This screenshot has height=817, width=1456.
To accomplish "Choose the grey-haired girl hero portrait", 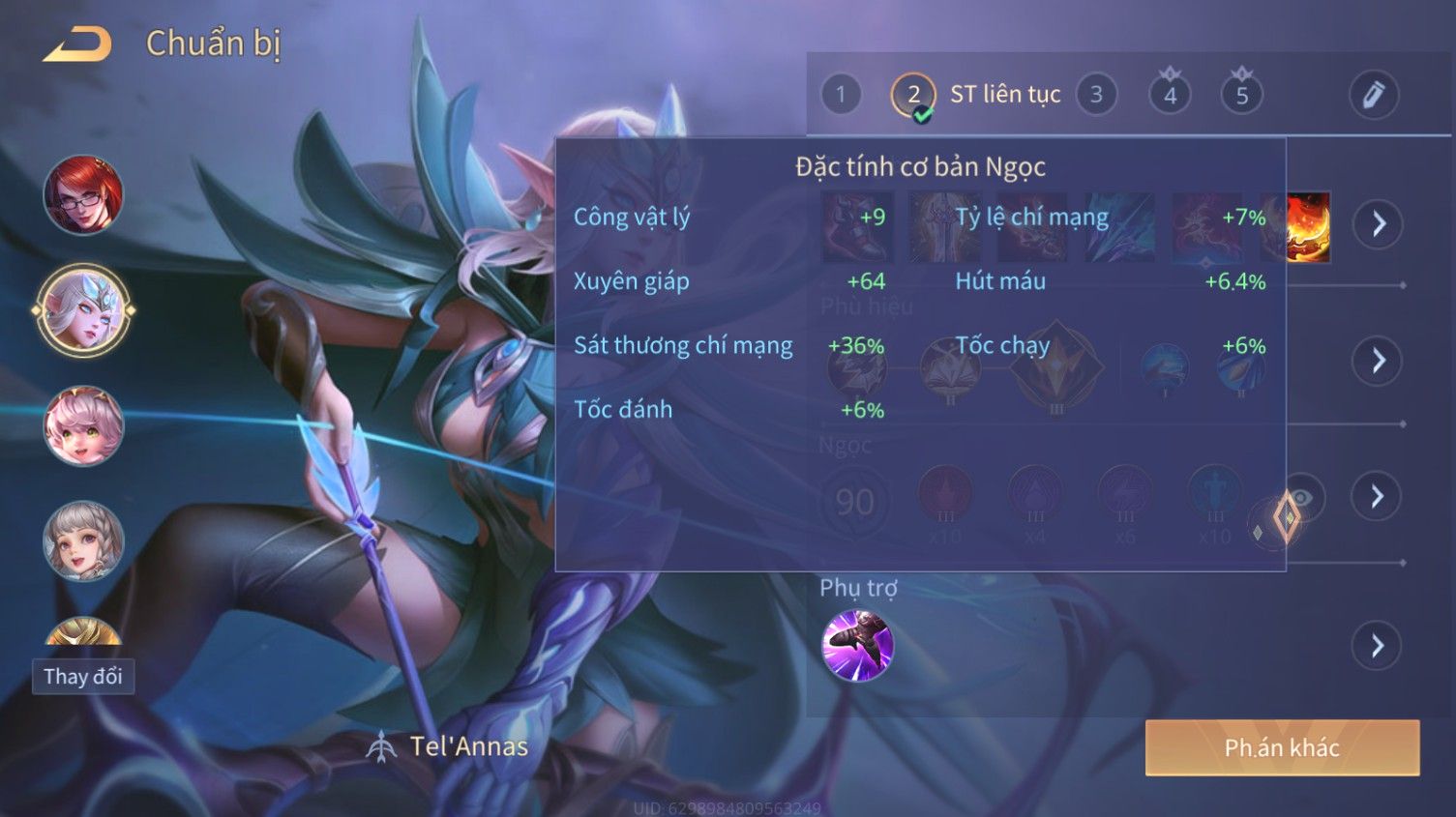I will pos(83,540).
